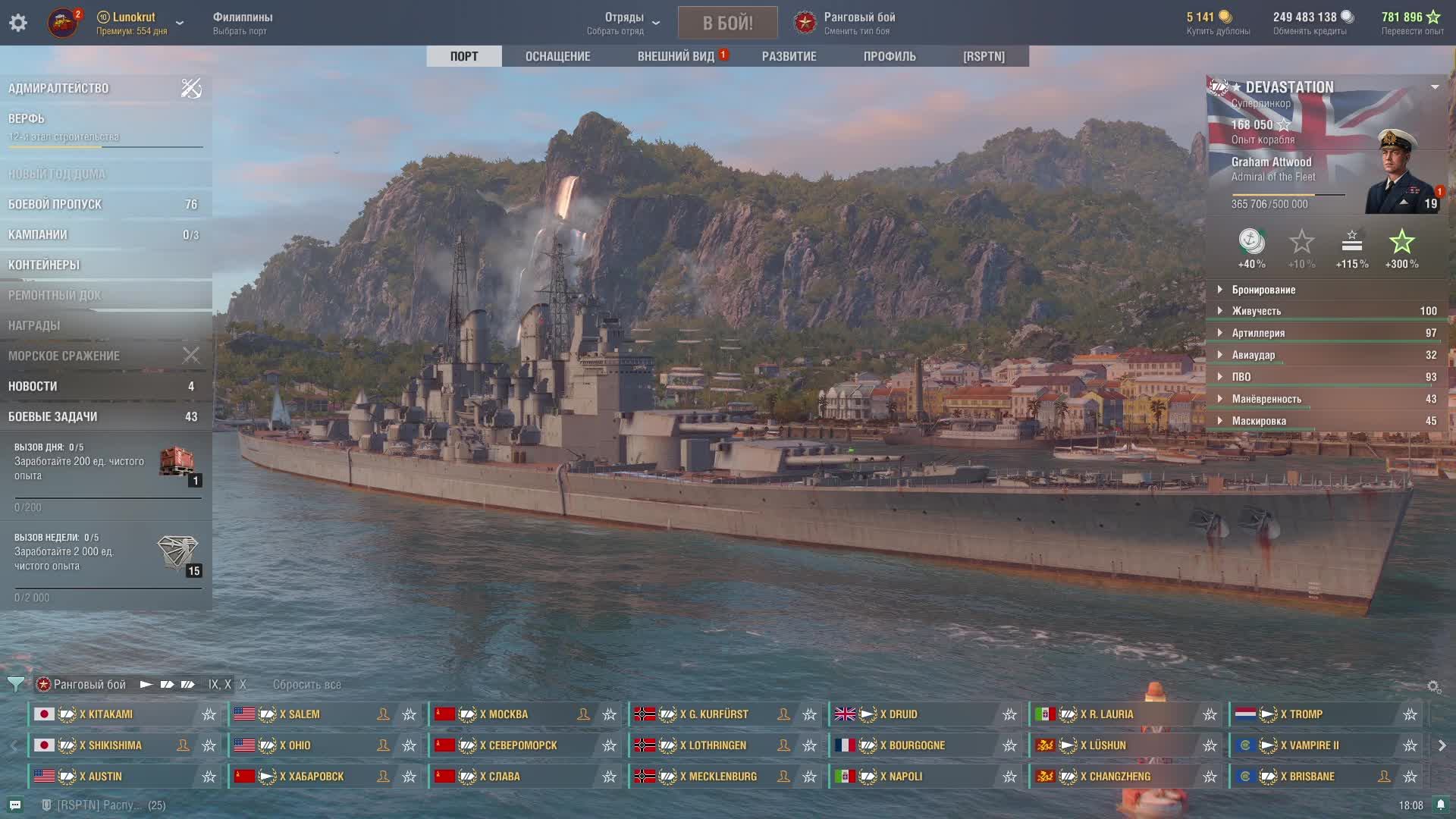The image size is (1456, 819).
Task: Open АДМИРАЛТЕЙСТВО in the side menu
Action: (58, 88)
